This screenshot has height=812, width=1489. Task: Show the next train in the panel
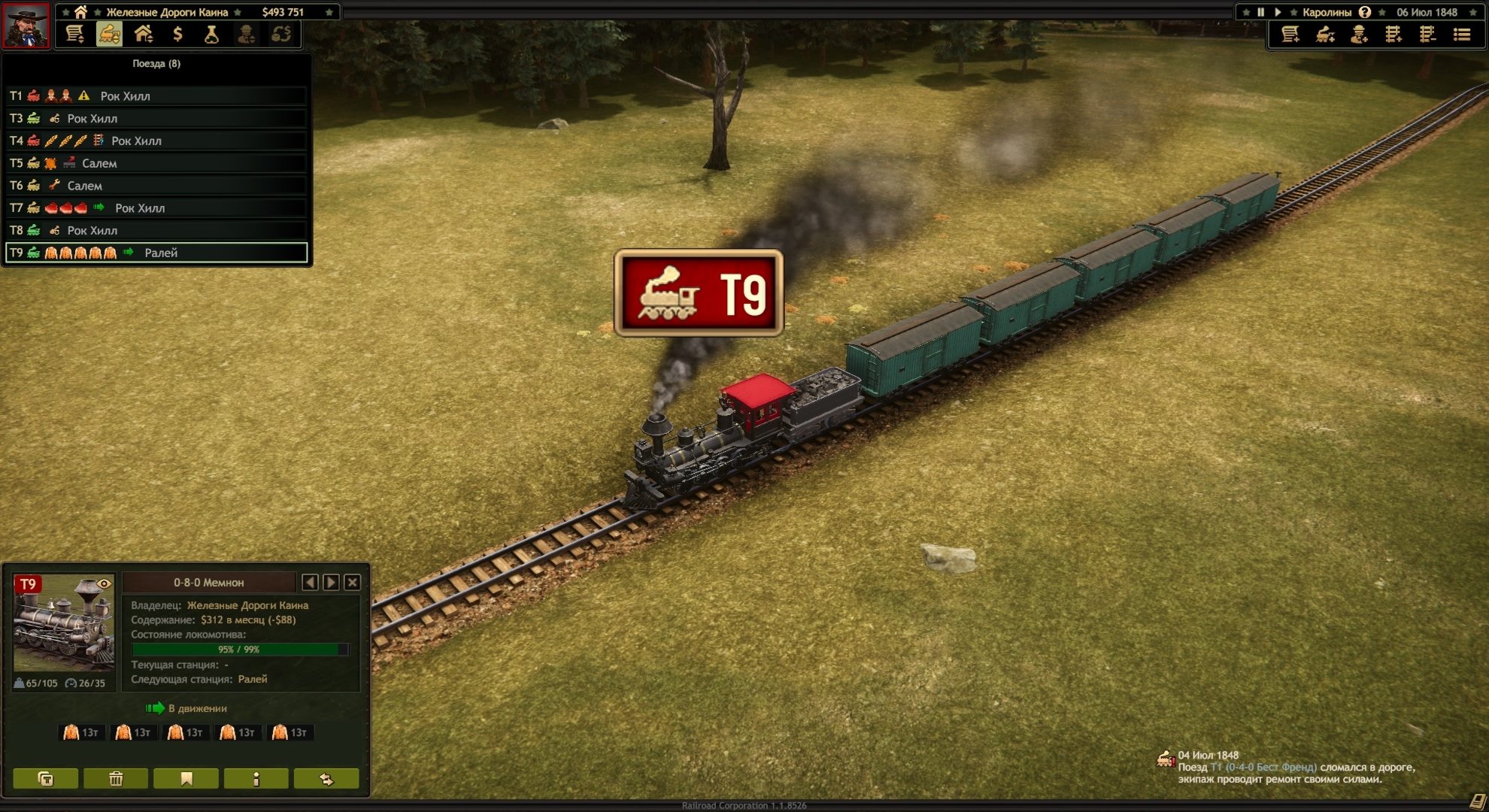tap(331, 582)
